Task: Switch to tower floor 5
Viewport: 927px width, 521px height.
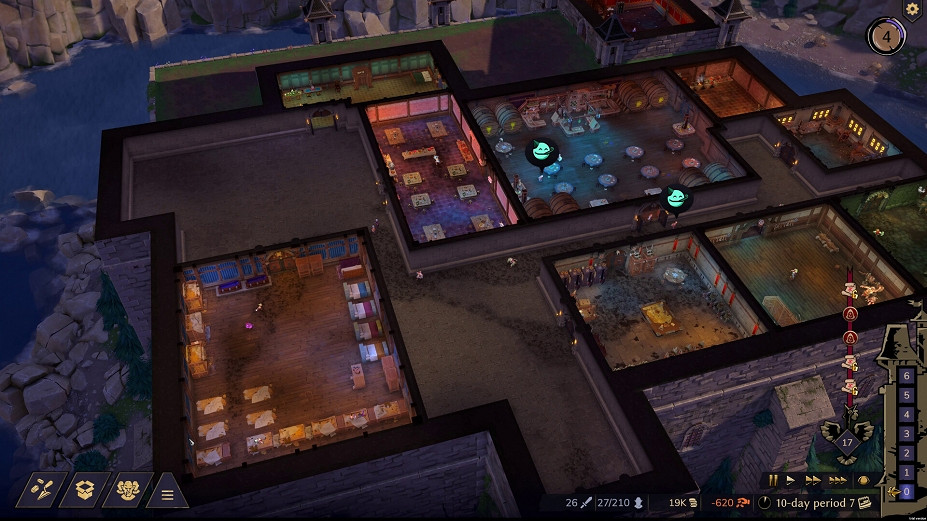Action: tap(906, 395)
